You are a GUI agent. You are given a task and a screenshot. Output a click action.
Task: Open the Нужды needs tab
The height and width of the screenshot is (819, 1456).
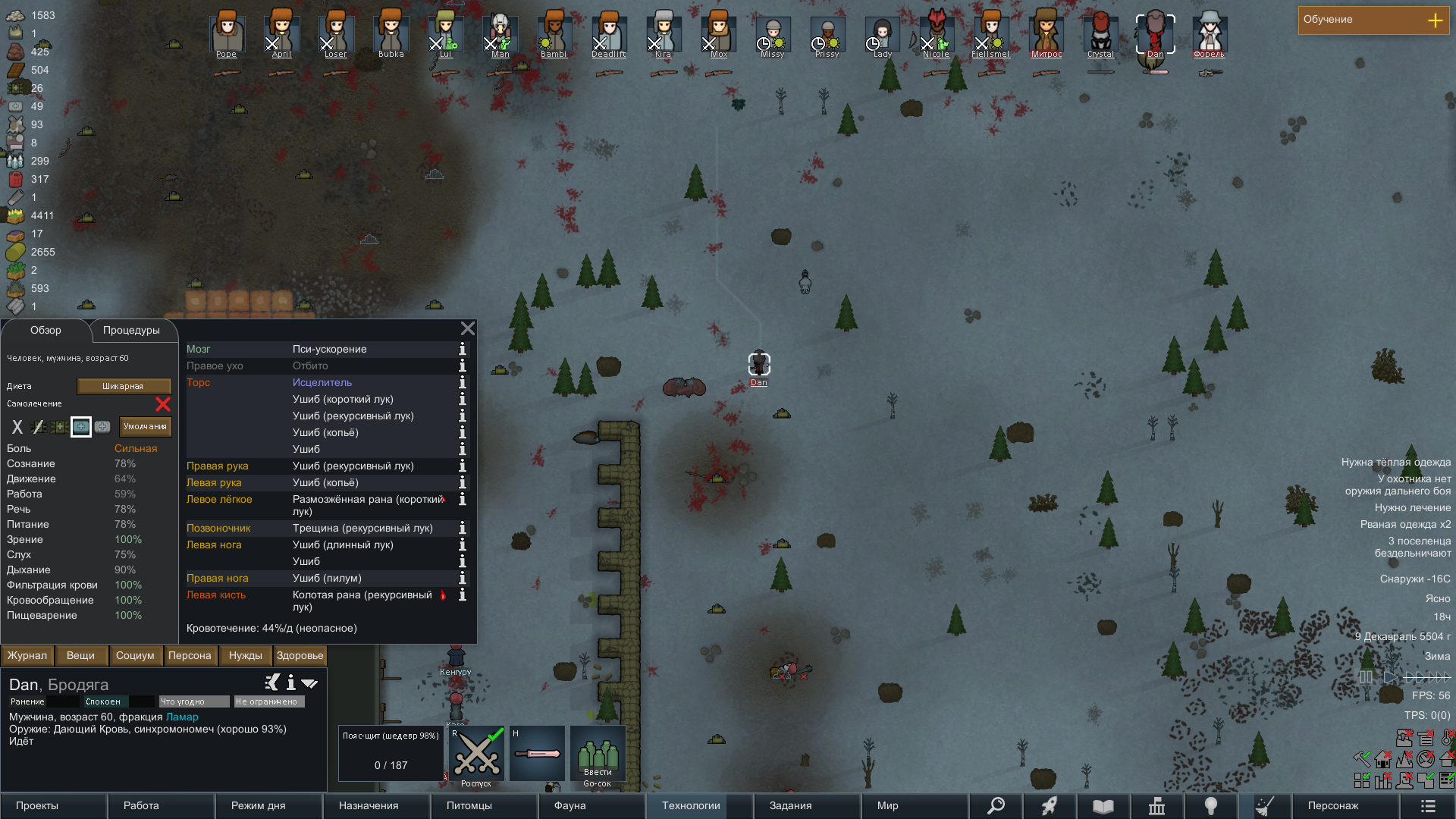tap(245, 656)
